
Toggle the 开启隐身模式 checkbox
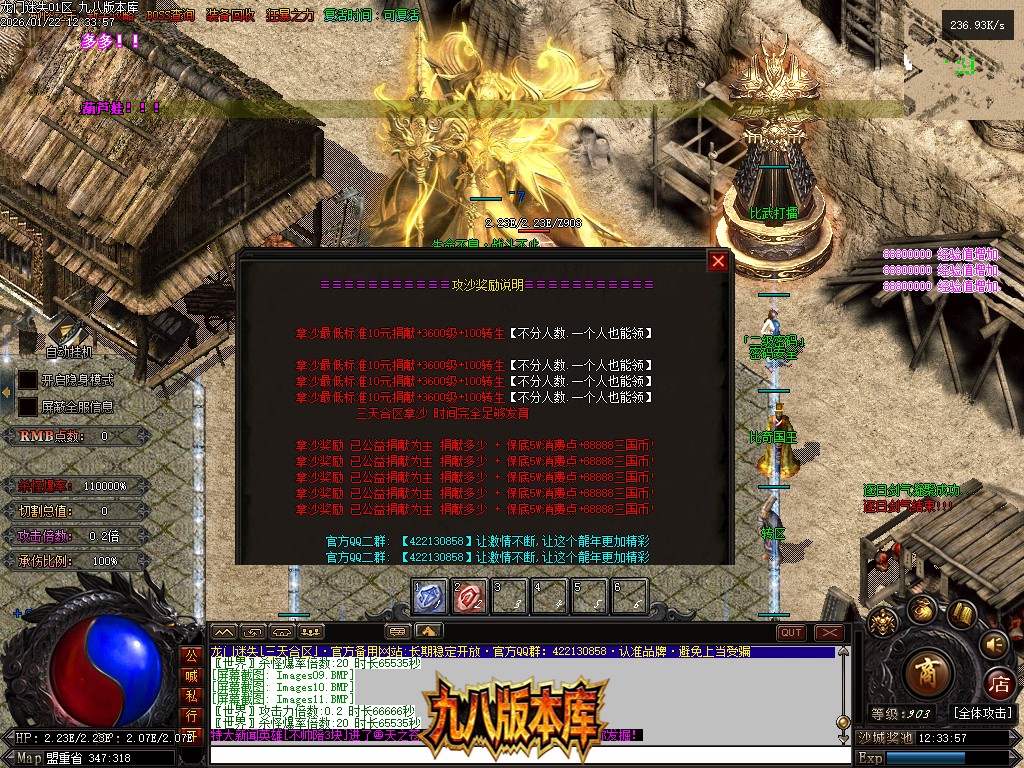[27, 380]
